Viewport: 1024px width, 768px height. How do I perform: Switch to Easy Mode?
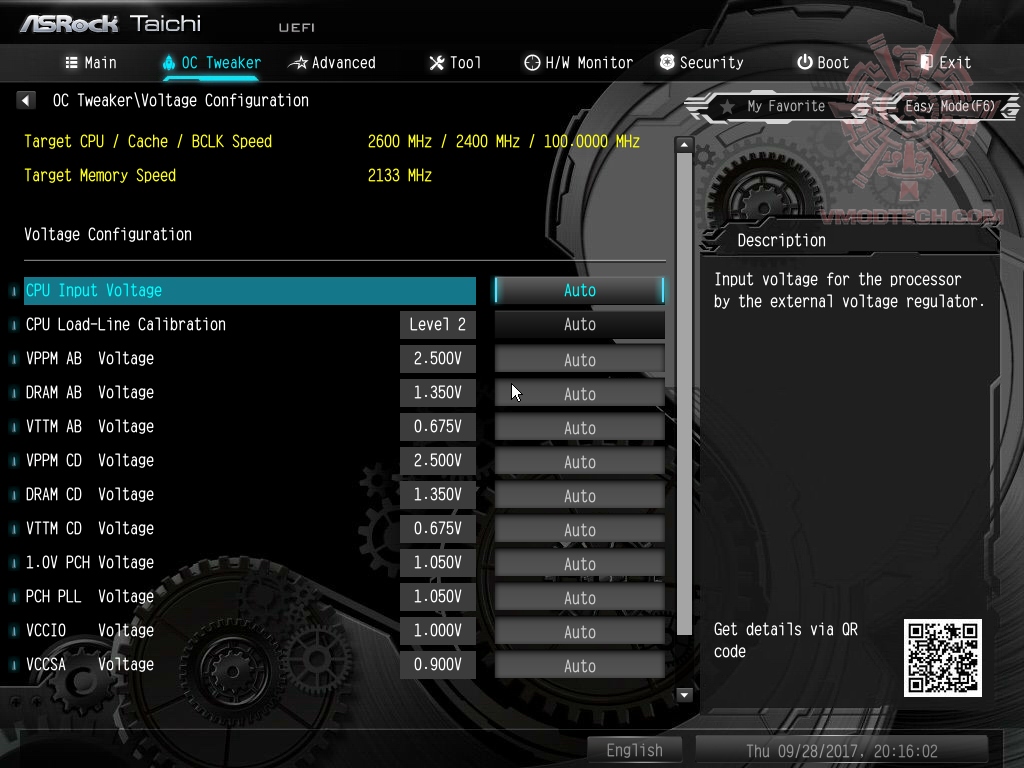point(949,106)
